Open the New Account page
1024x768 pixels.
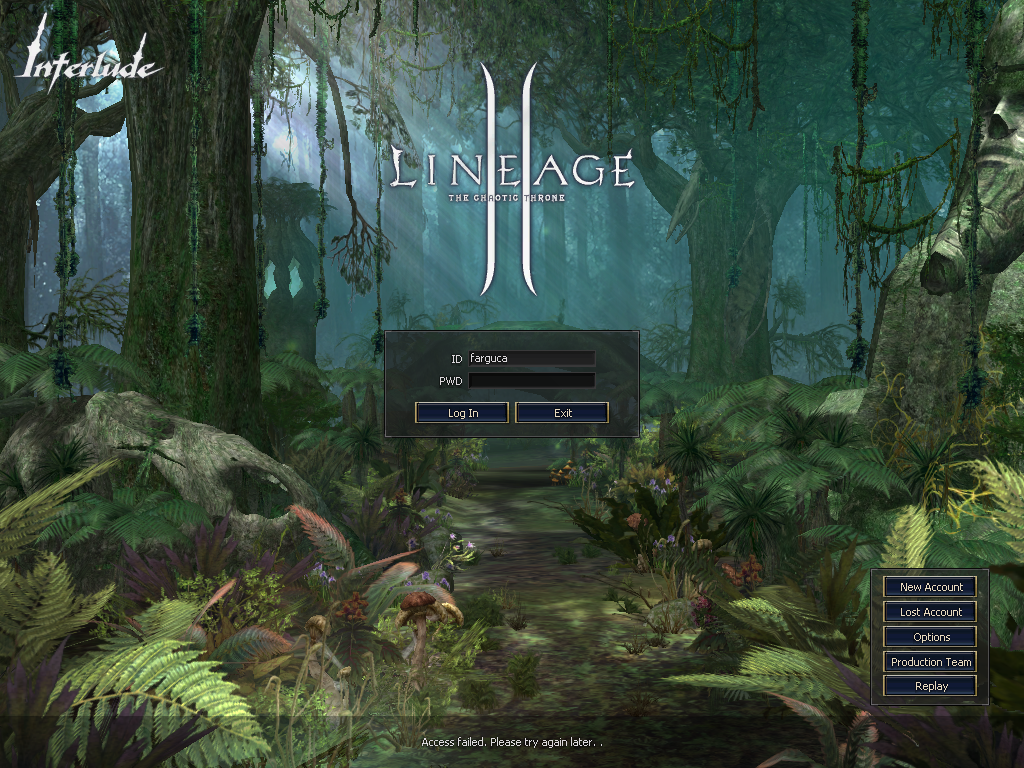[x=931, y=587]
